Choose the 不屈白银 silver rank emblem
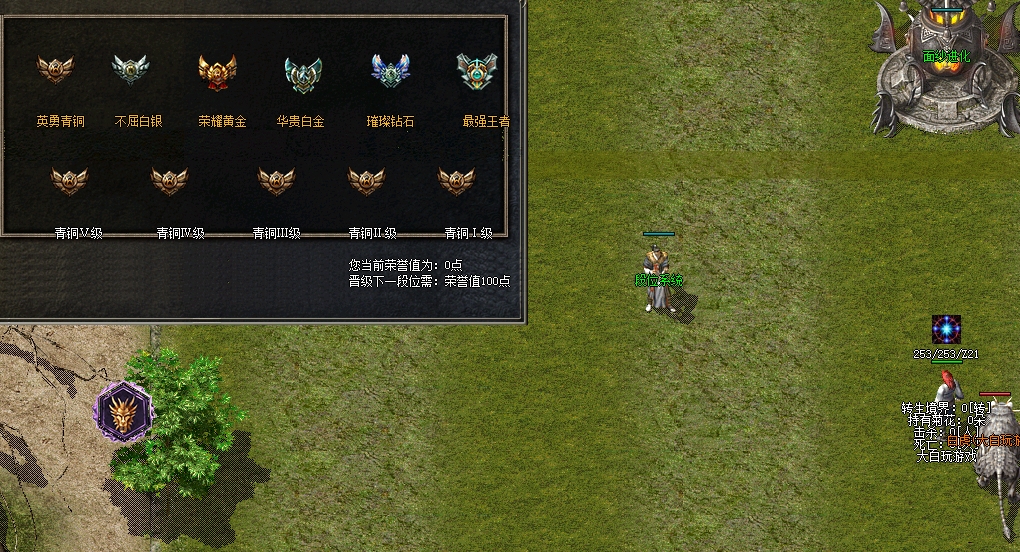This screenshot has height=552, width=1020. point(129,69)
